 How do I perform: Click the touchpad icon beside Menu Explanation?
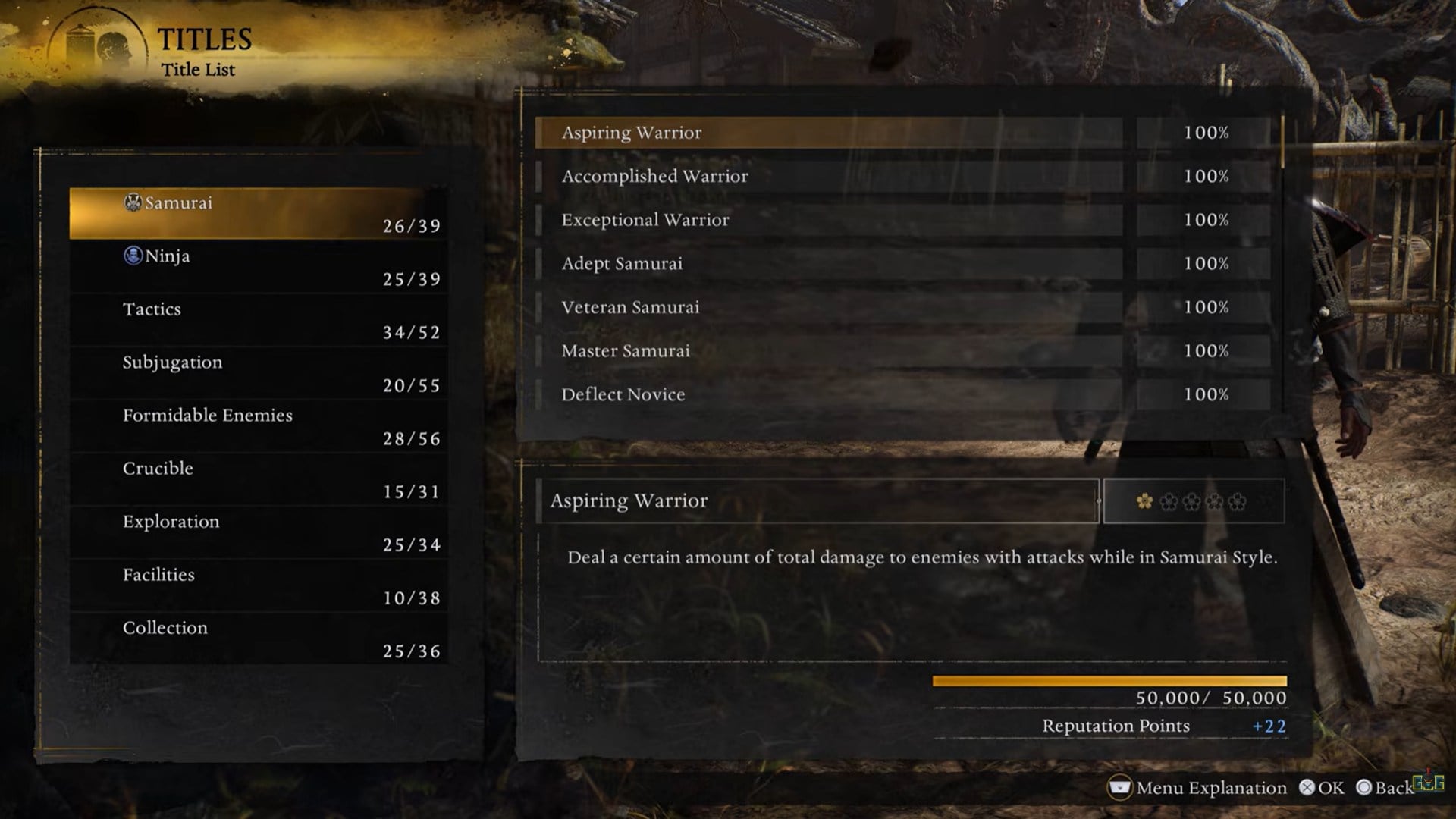[1120, 788]
